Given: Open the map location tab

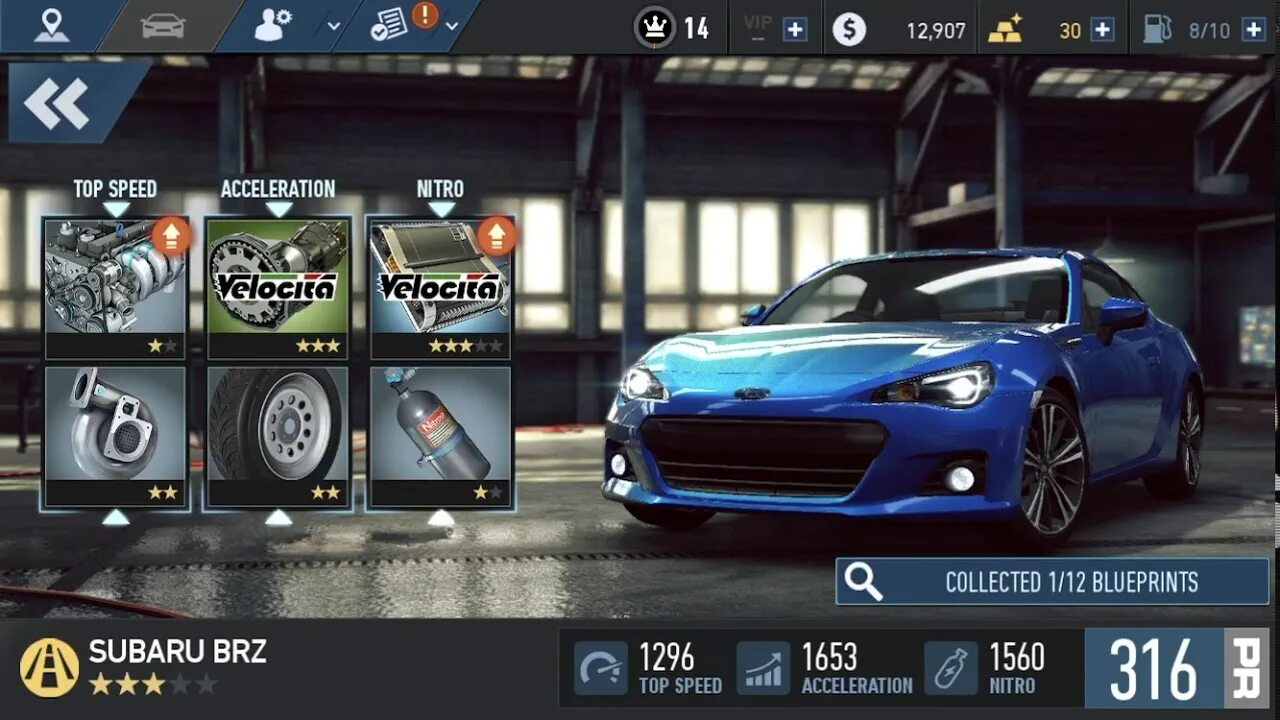Looking at the screenshot, I should coord(51,26).
